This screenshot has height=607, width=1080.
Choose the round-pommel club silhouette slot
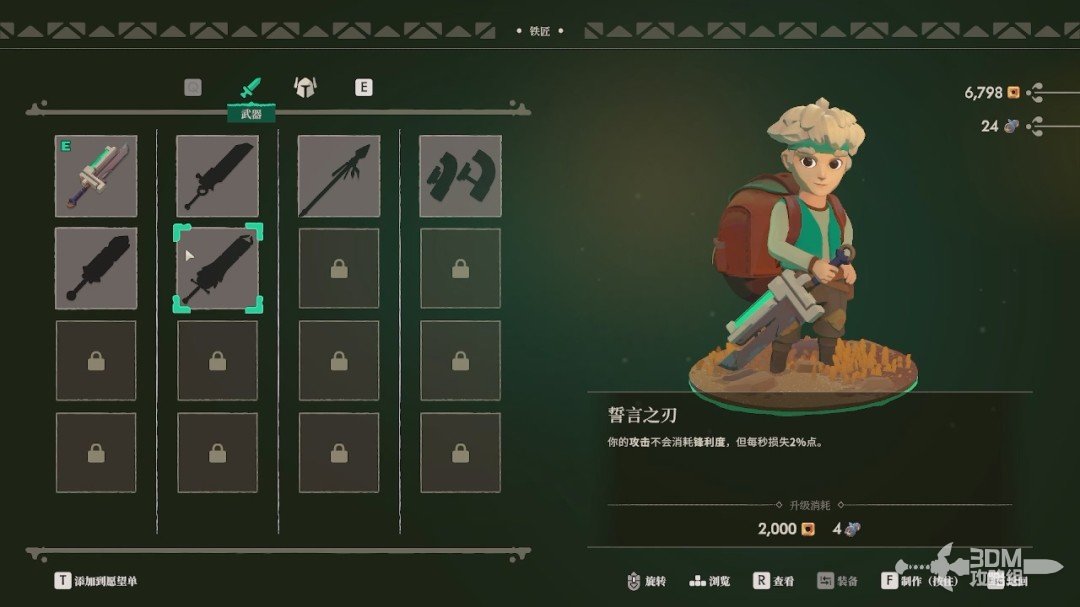[96, 268]
